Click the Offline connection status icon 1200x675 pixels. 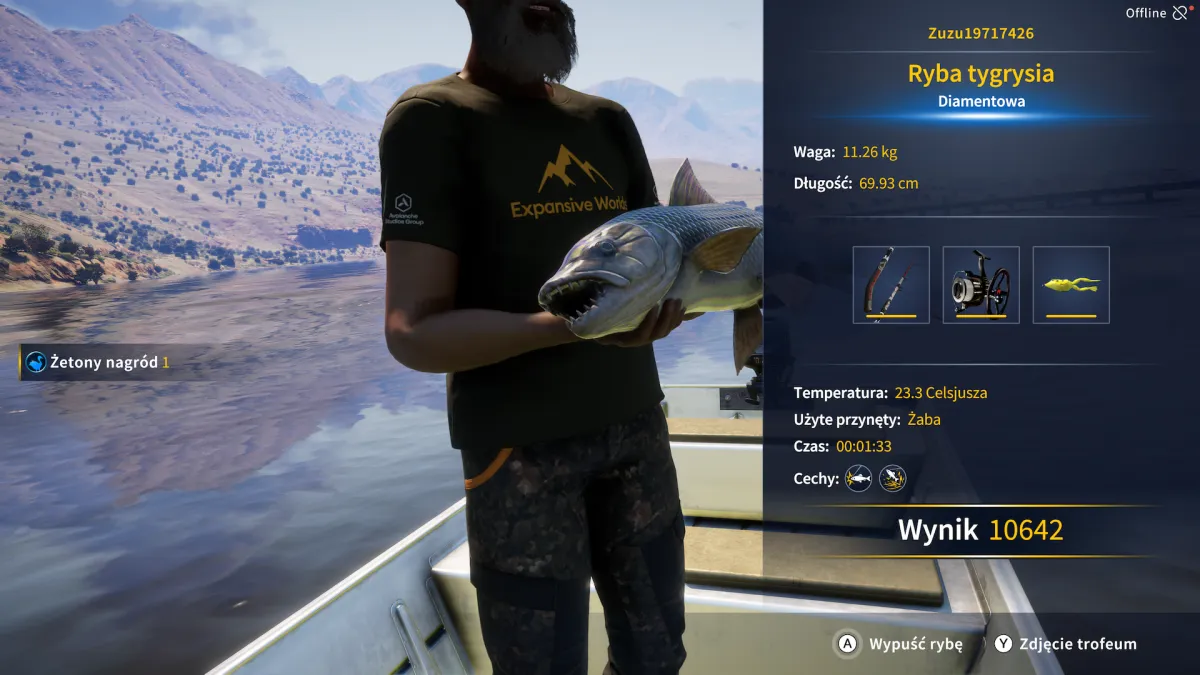pyautogui.click(x=1181, y=13)
